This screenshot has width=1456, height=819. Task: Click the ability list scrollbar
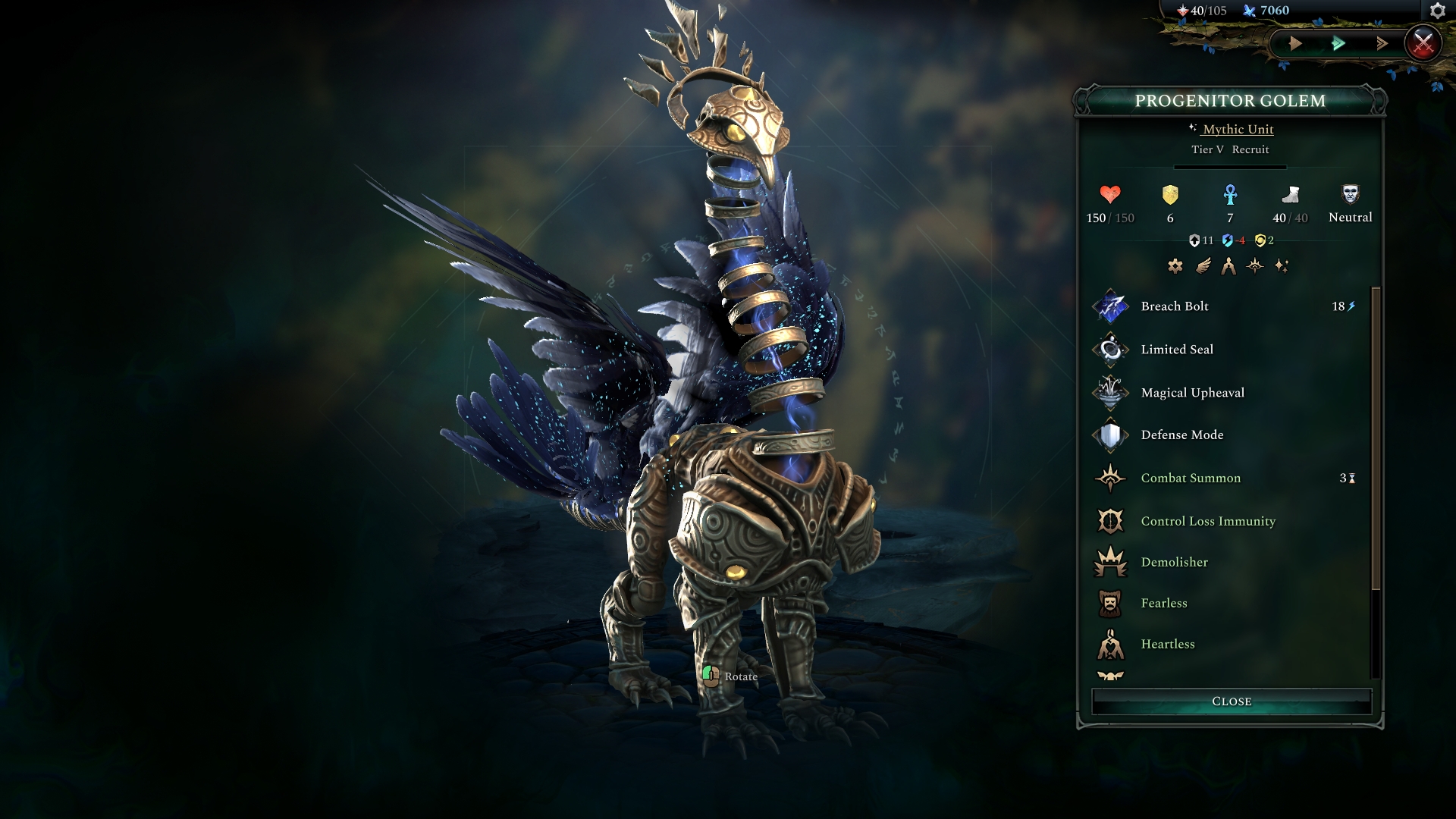pyautogui.click(x=1376, y=440)
